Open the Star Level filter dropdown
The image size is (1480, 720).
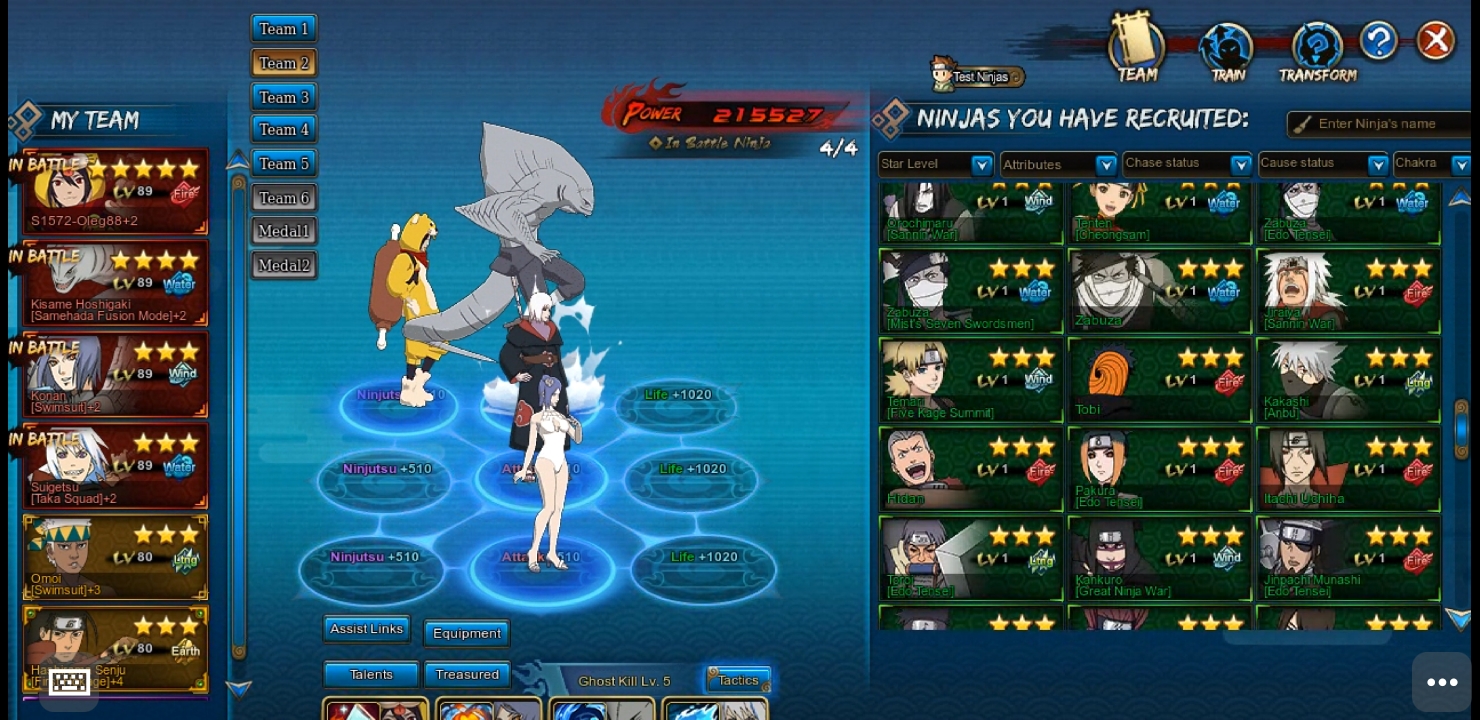[x=936, y=164]
